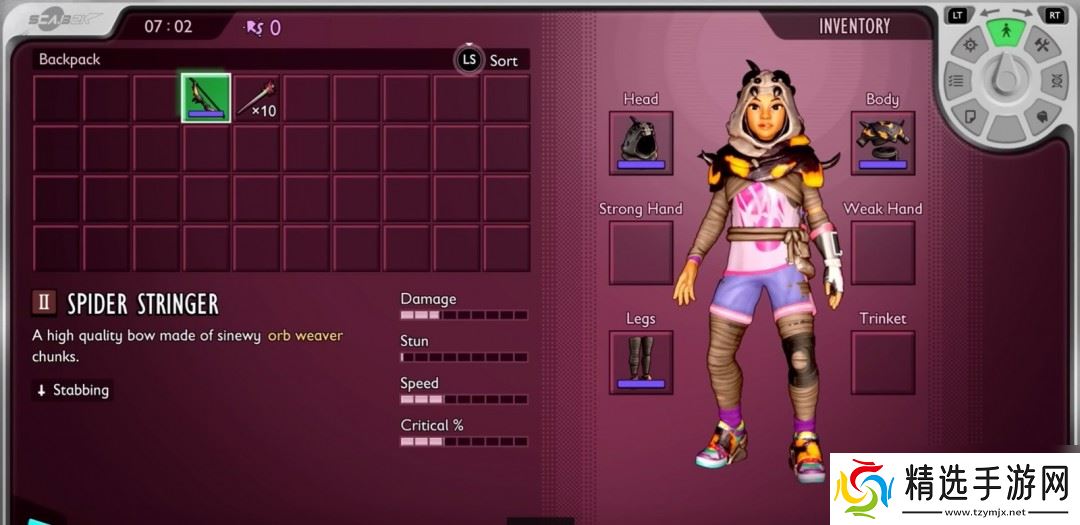The width and height of the screenshot is (1080, 525).
Task: Select the green inventory character tab
Action: point(1005,30)
